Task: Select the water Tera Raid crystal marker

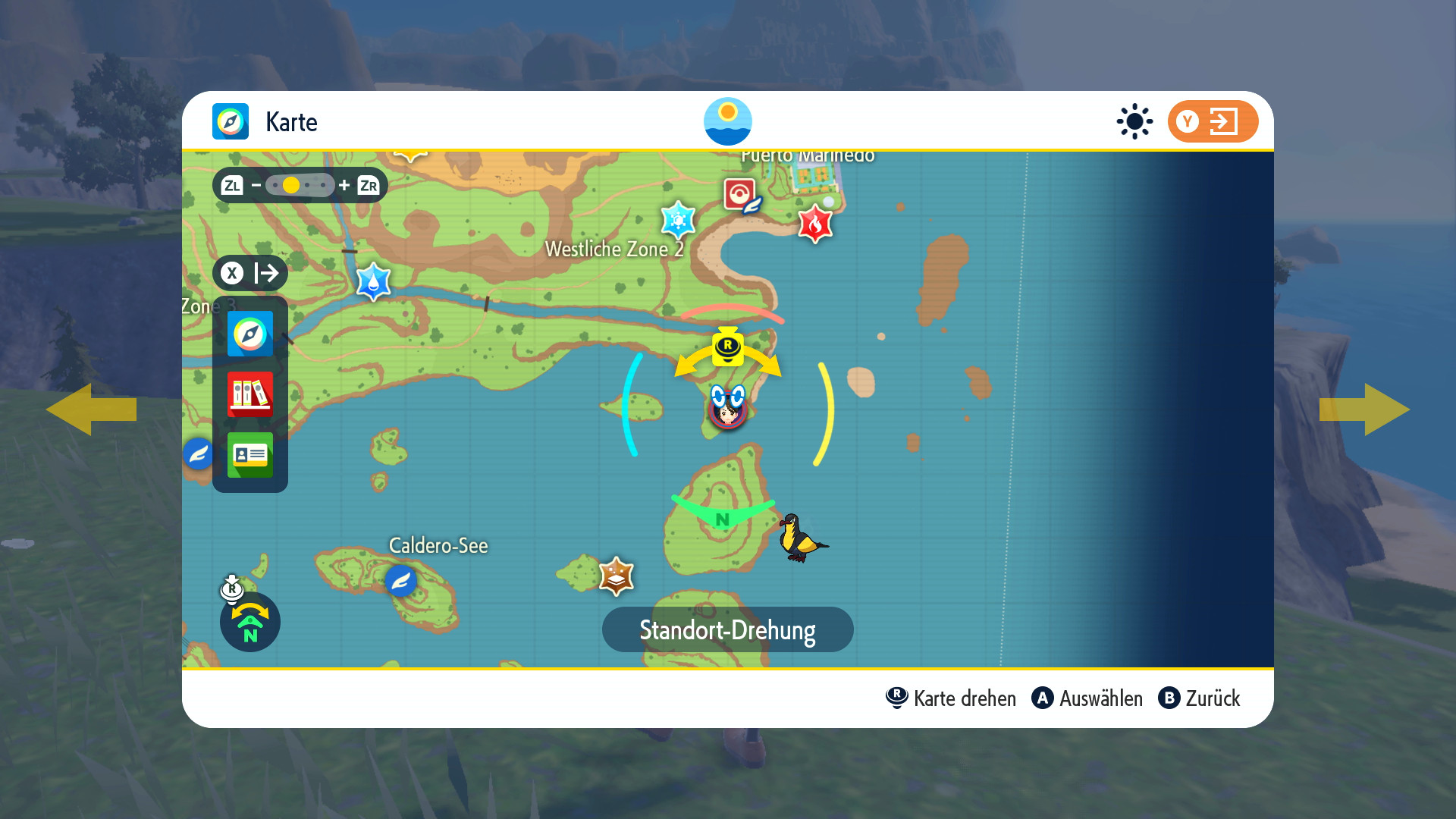Action: coord(373,281)
